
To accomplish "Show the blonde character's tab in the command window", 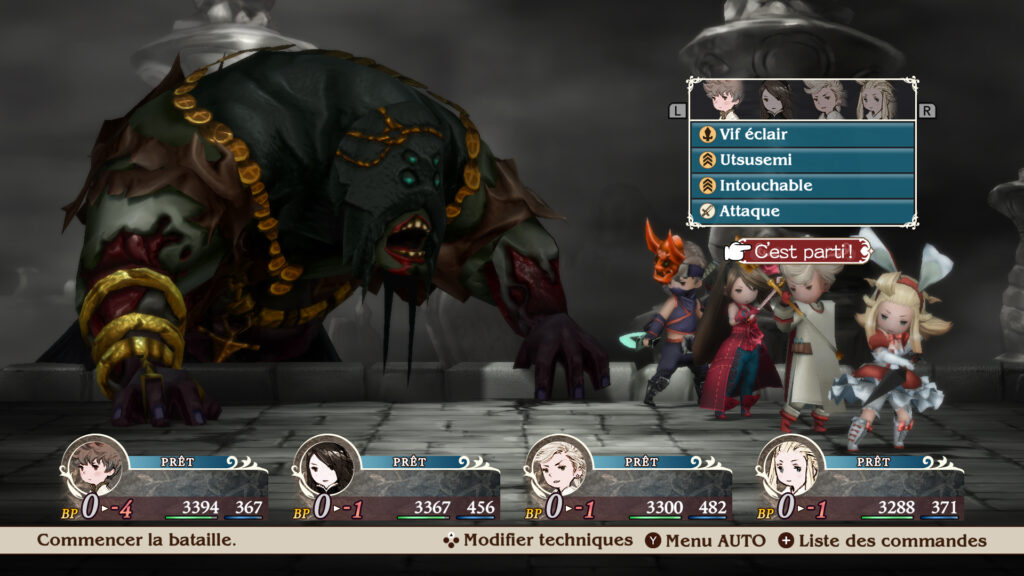I will [x=876, y=100].
